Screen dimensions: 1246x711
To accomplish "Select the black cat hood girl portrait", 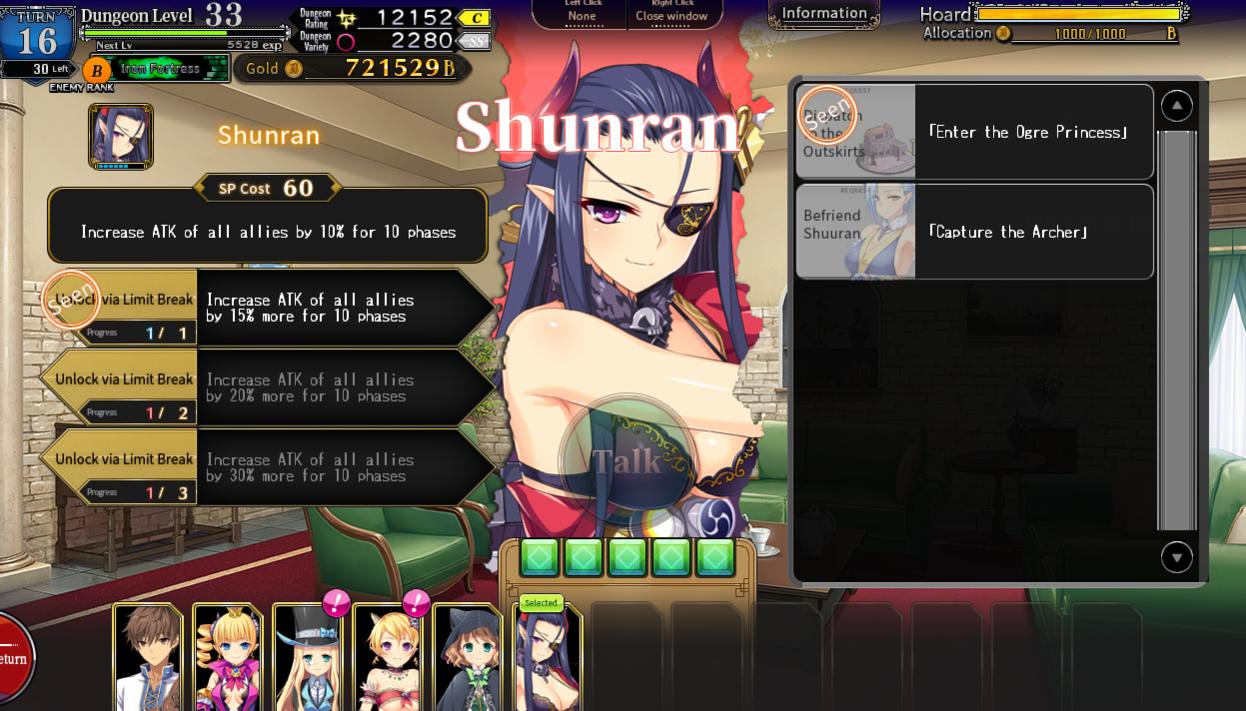I will pos(467,658).
